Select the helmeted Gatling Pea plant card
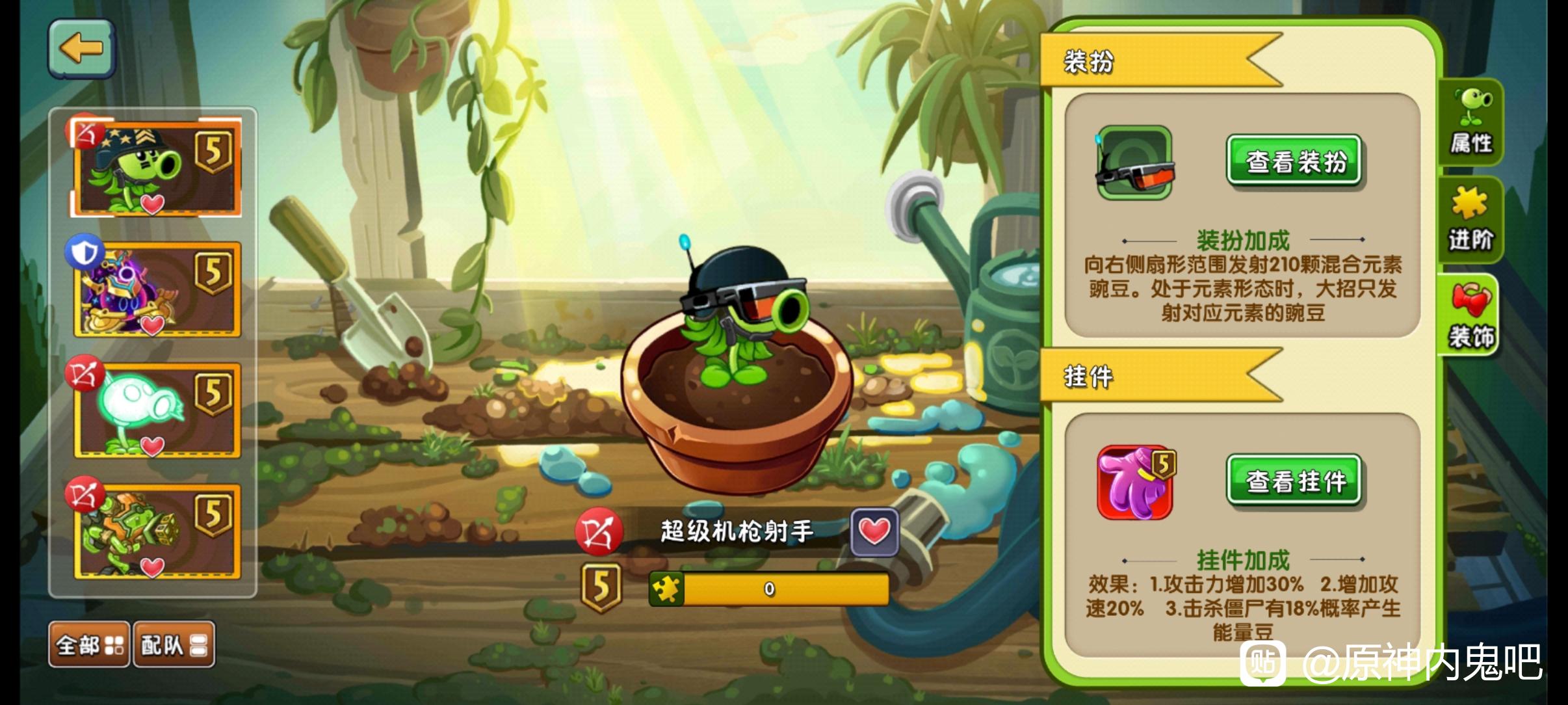1568x705 pixels. [157, 168]
